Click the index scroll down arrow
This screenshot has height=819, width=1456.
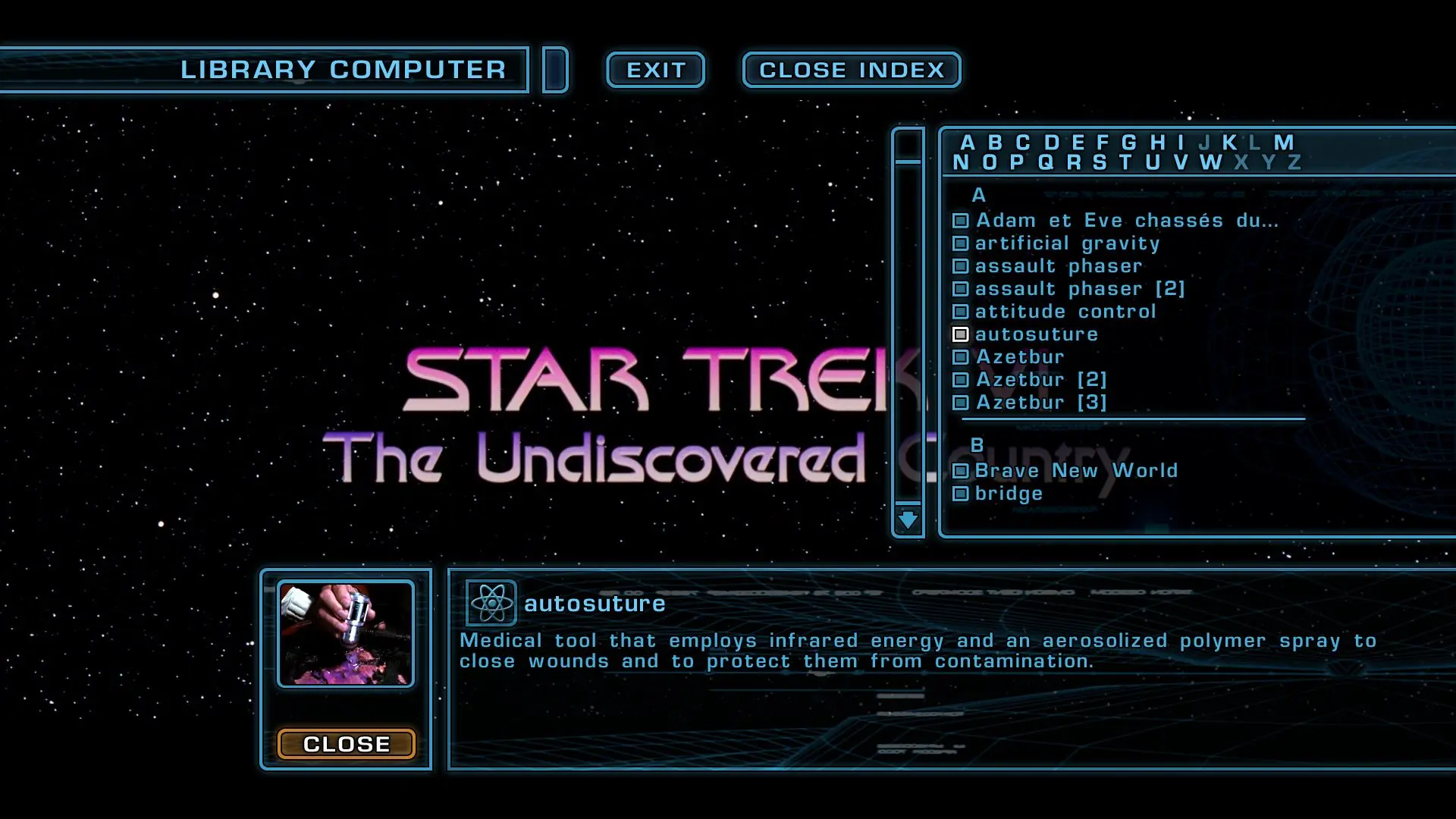click(x=908, y=520)
